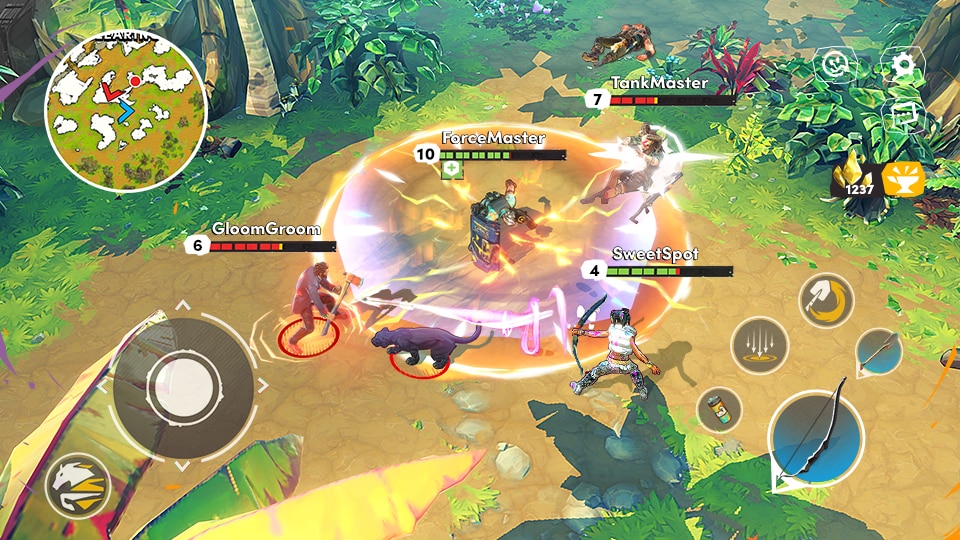Open the gear settings menu
960x540 pixels.
click(x=903, y=67)
